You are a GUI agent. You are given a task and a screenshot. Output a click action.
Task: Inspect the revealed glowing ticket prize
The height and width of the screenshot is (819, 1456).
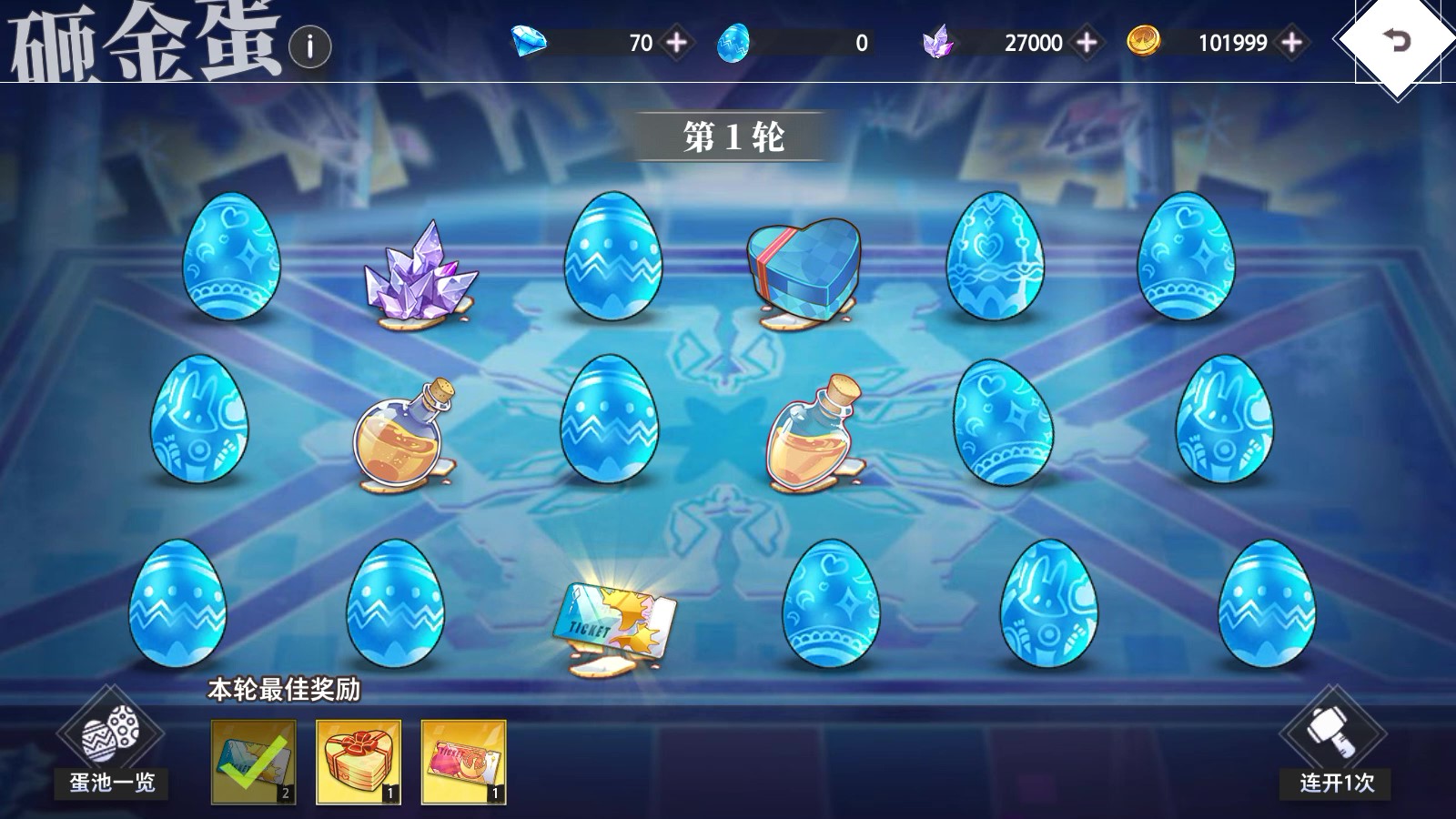pyautogui.click(x=615, y=622)
